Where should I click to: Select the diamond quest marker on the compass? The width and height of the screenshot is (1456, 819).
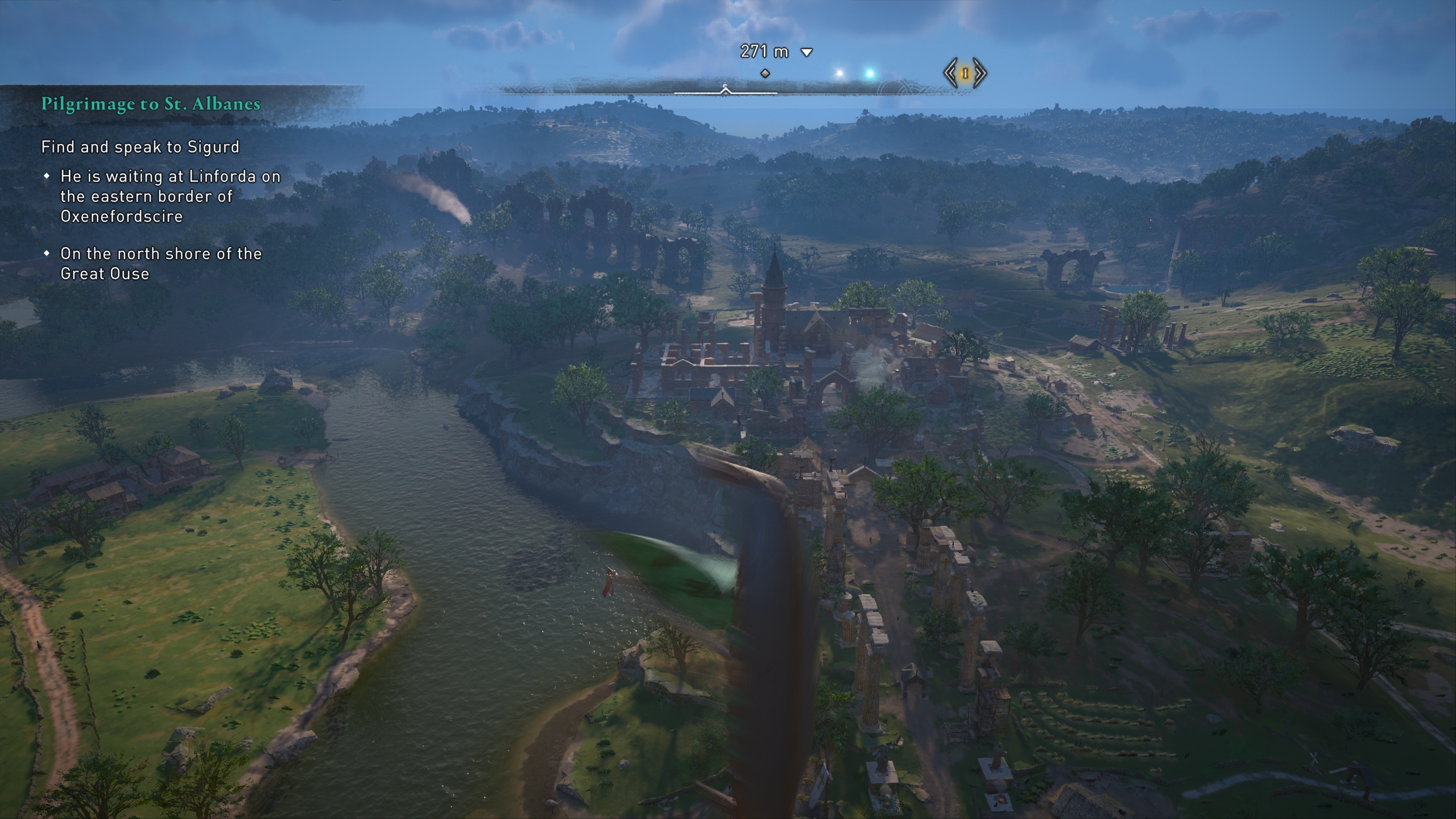(765, 74)
